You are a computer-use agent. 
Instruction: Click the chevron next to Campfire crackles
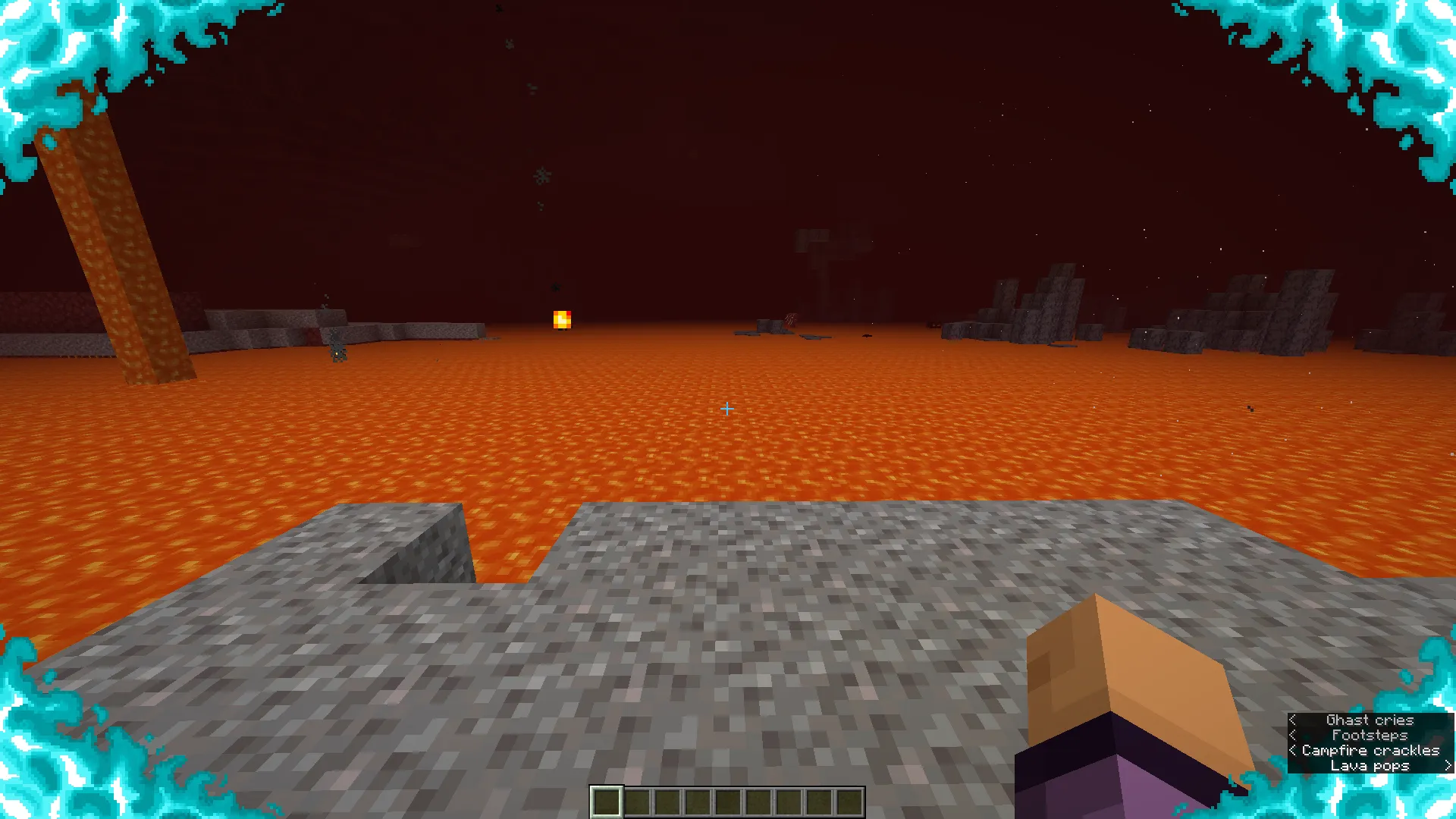coord(1291,750)
